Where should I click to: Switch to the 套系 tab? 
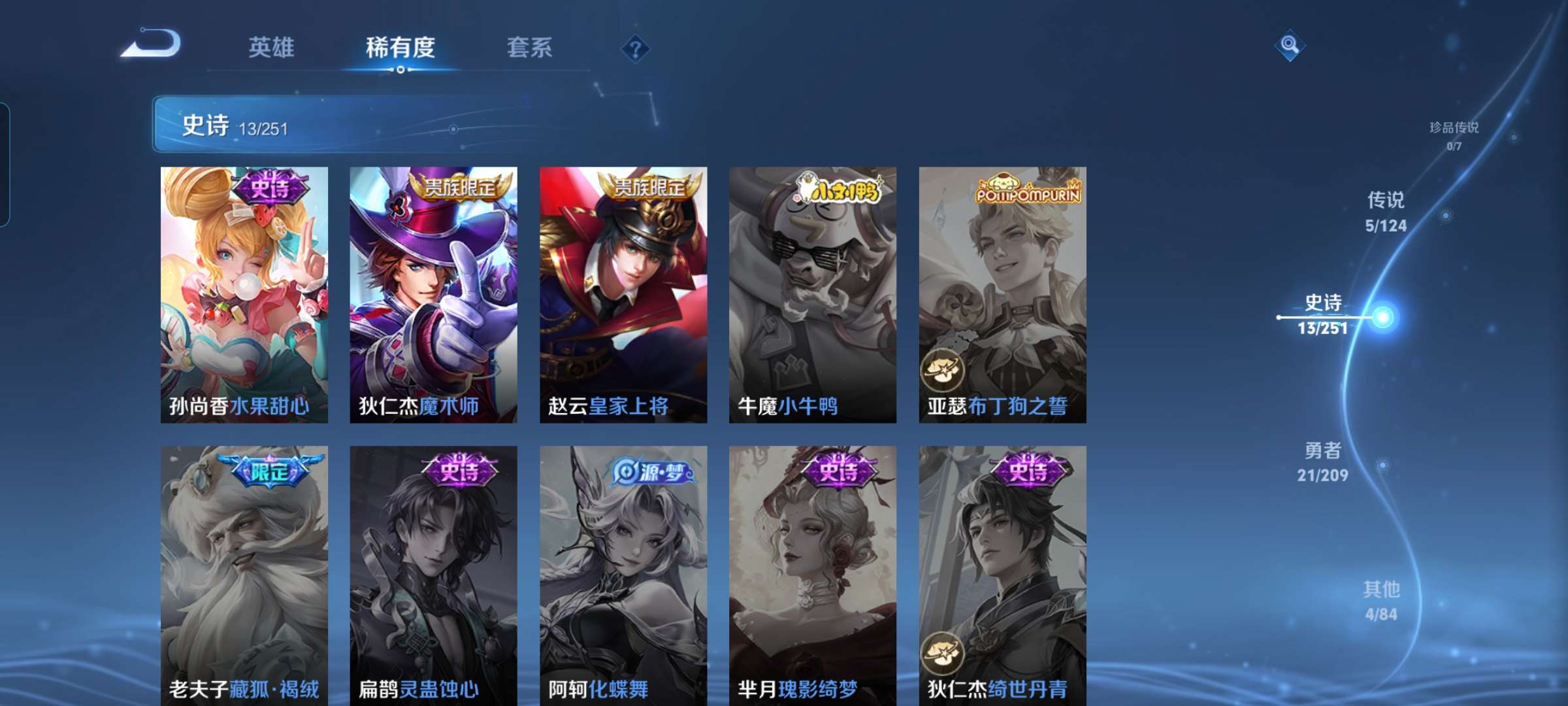529,48
